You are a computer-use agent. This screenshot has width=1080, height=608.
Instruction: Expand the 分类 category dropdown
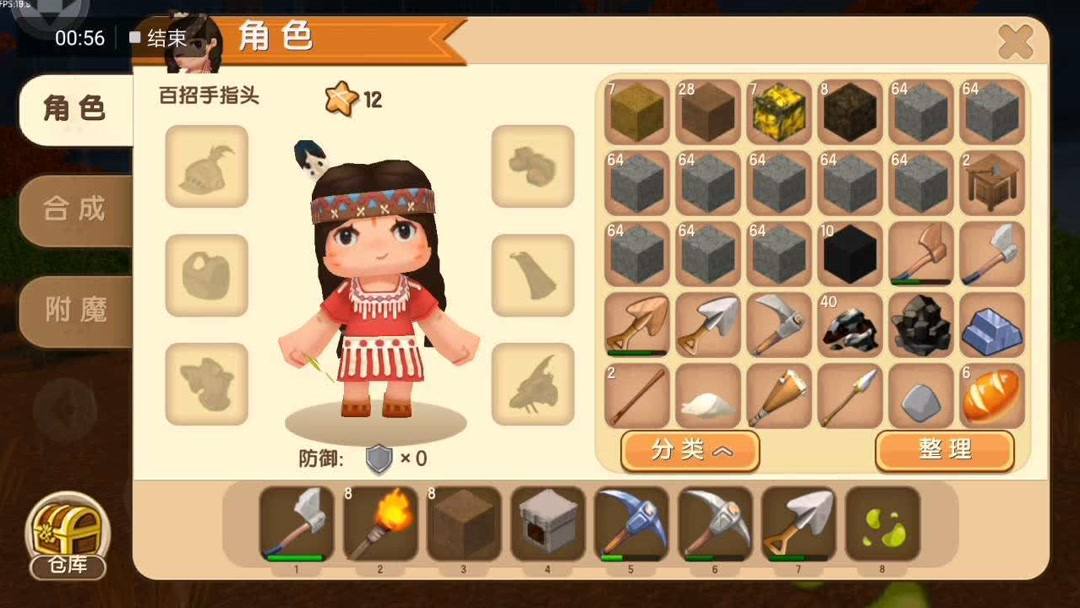[690, 450]
